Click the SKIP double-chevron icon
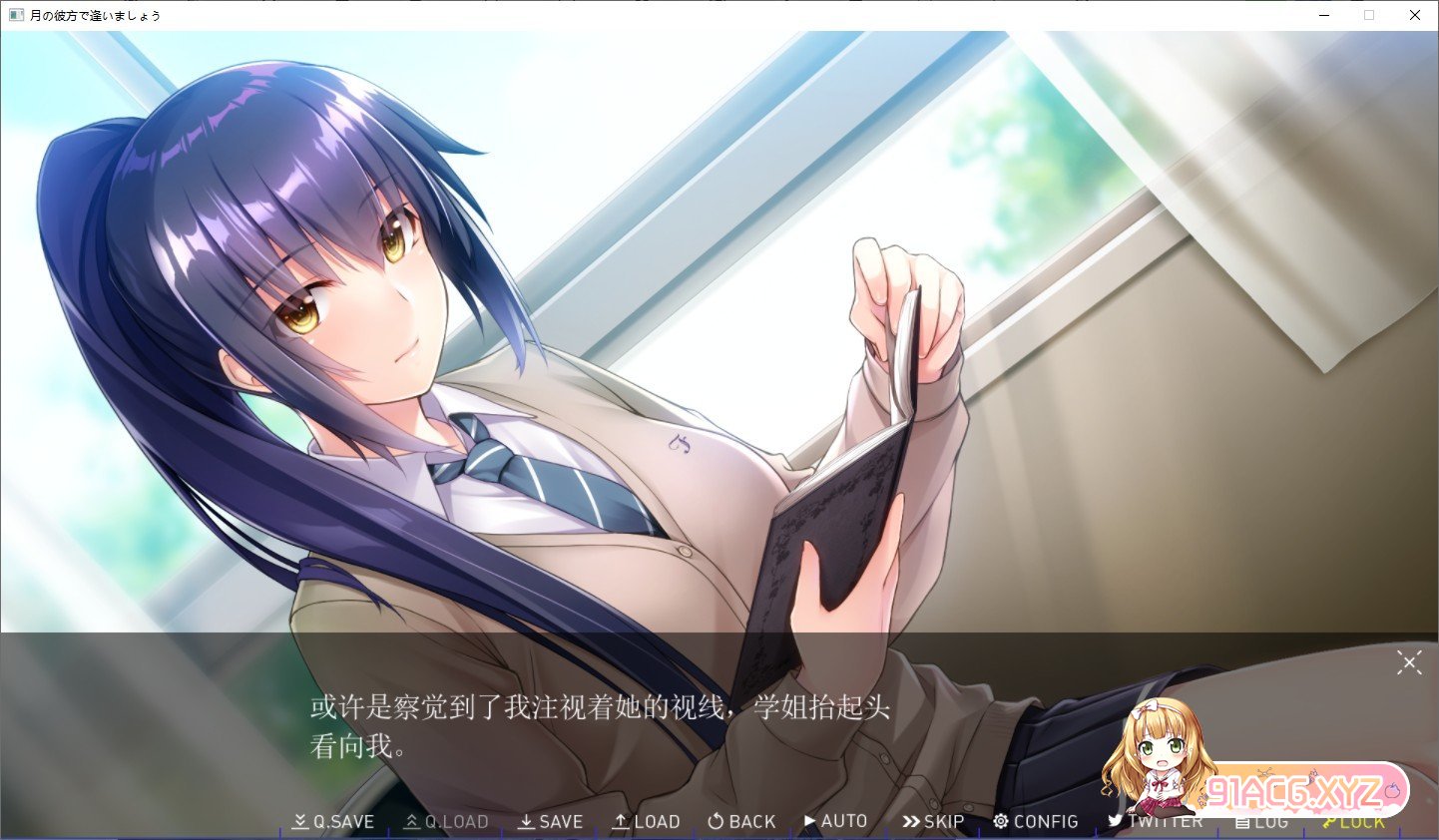1439x840 pixels. coord(909,821)
